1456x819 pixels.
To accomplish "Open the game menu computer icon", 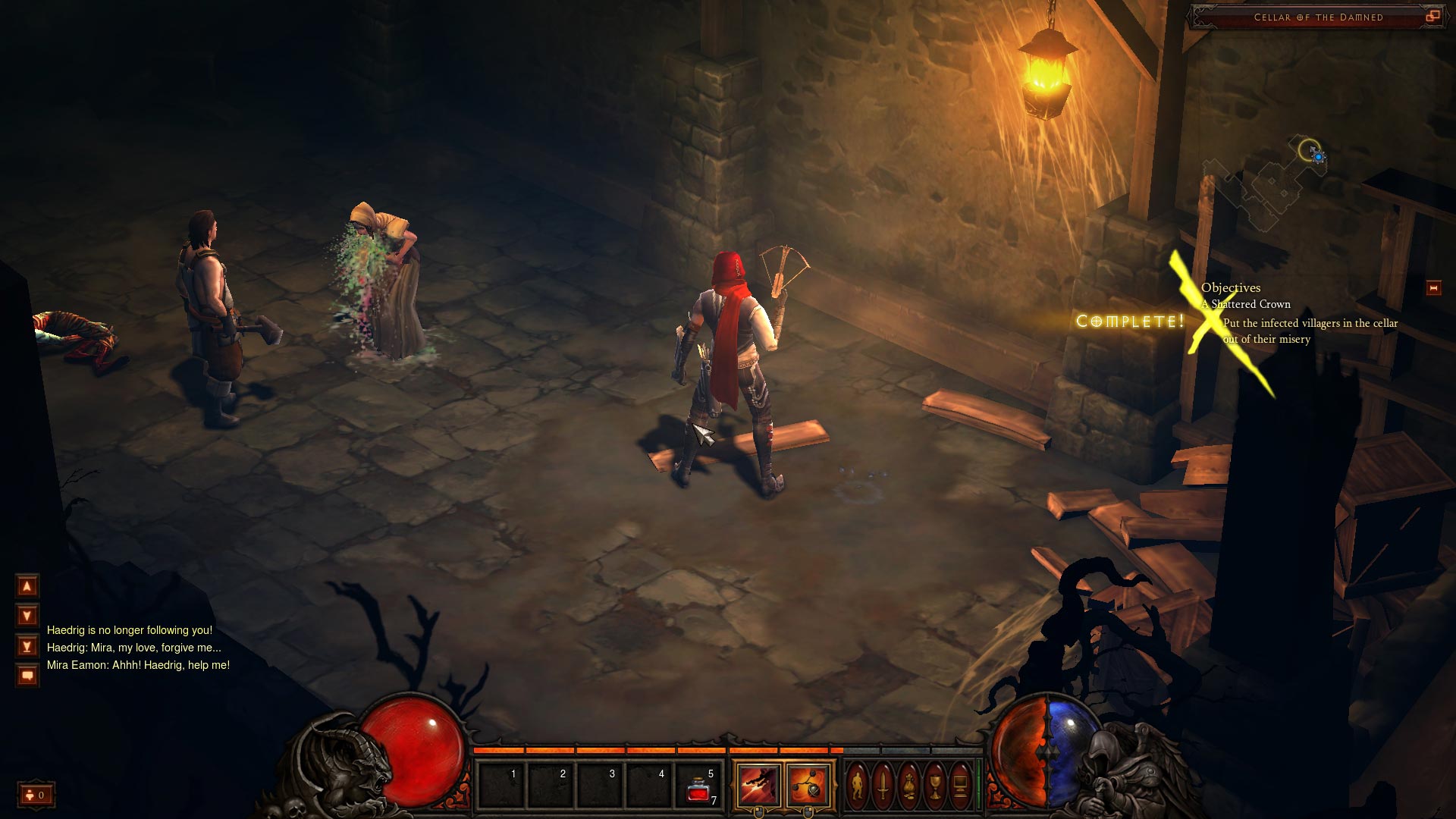I will pyautogui.click(x=960, y=786).
